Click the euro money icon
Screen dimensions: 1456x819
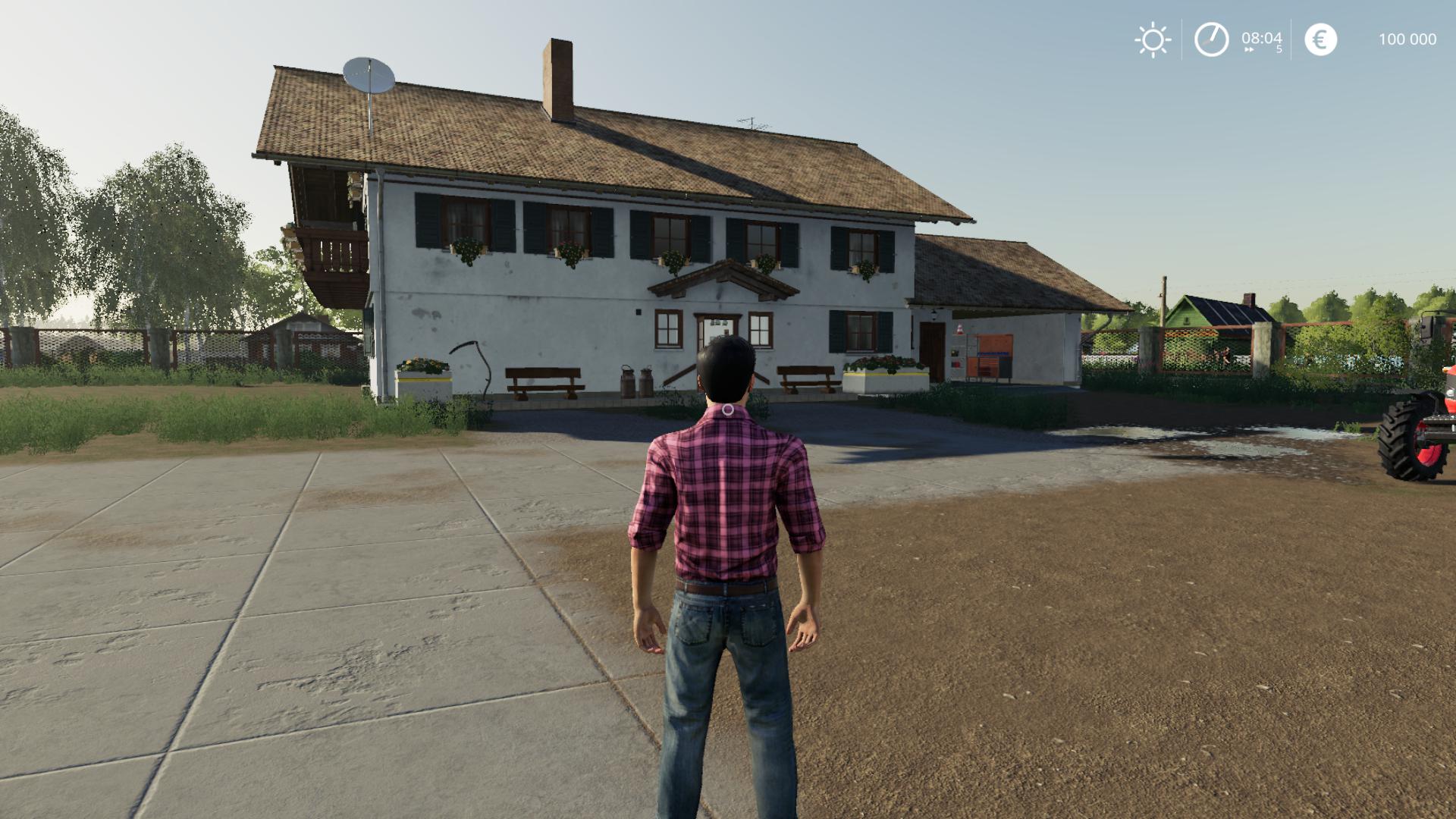(1320, 39)
